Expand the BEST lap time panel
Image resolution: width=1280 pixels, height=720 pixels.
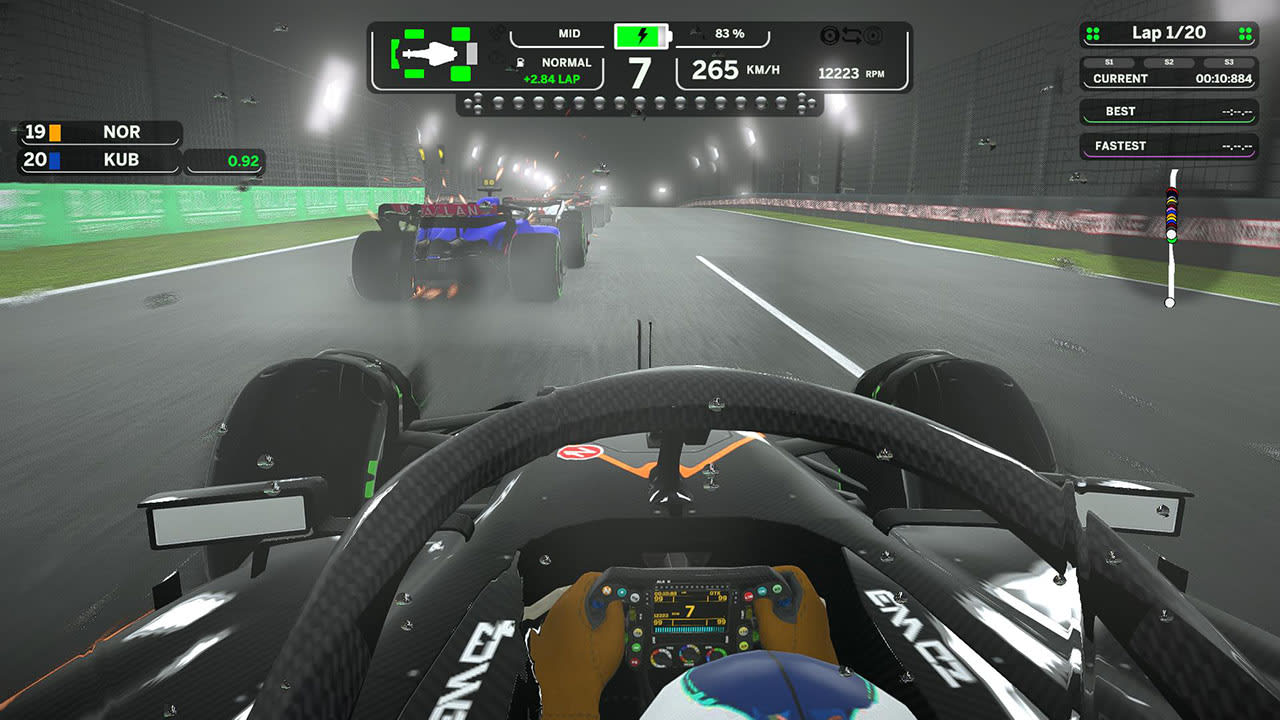coord(1120,110)
